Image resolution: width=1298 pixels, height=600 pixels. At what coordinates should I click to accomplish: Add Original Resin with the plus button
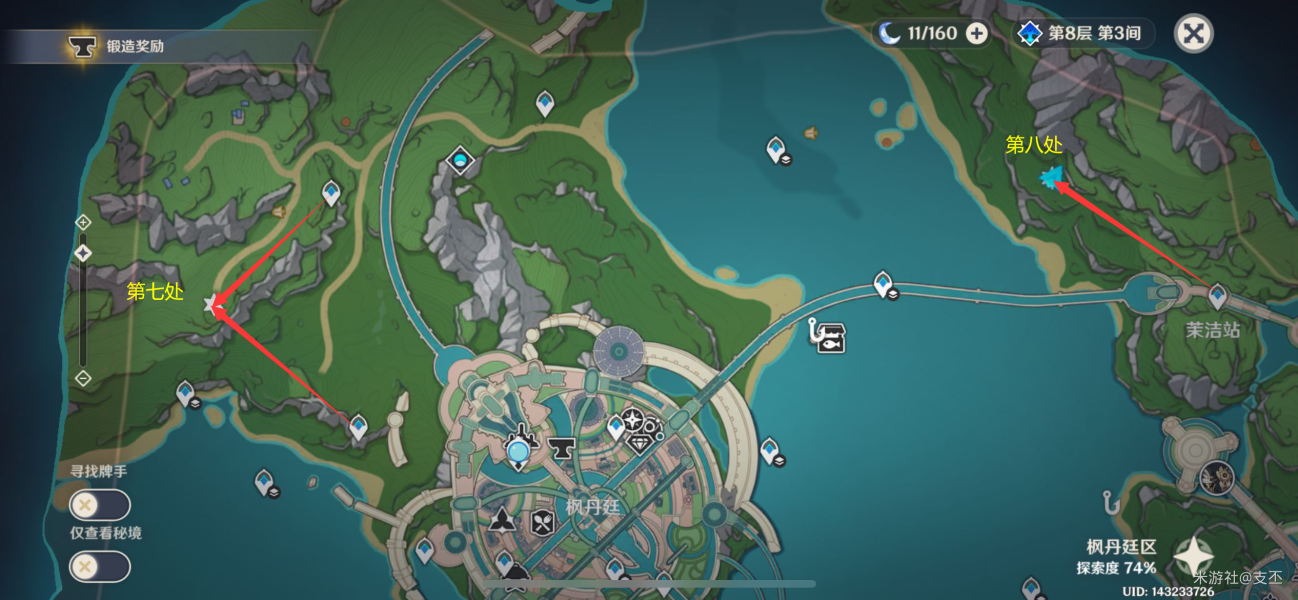pos(977,34)
